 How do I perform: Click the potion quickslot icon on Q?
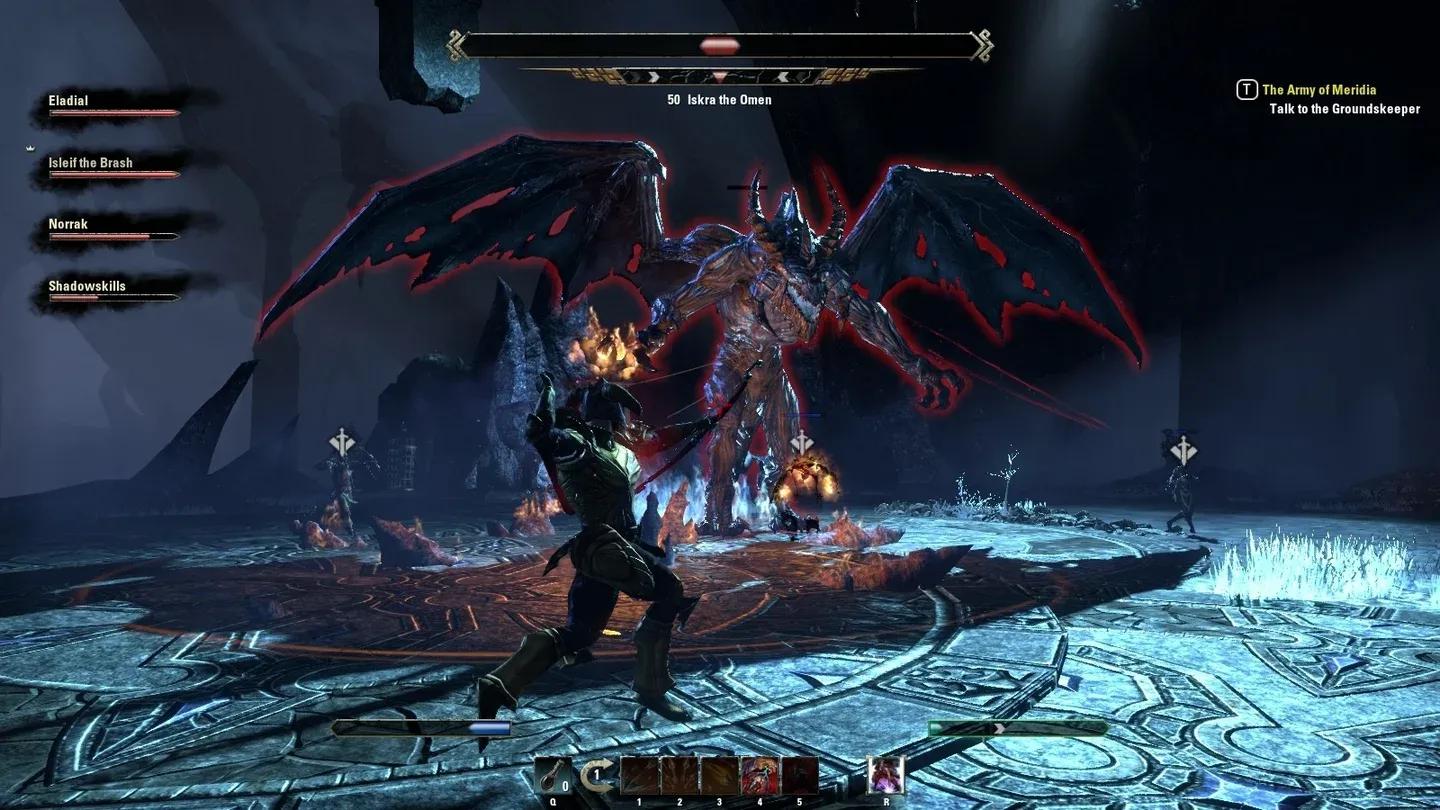click(553, 775)
